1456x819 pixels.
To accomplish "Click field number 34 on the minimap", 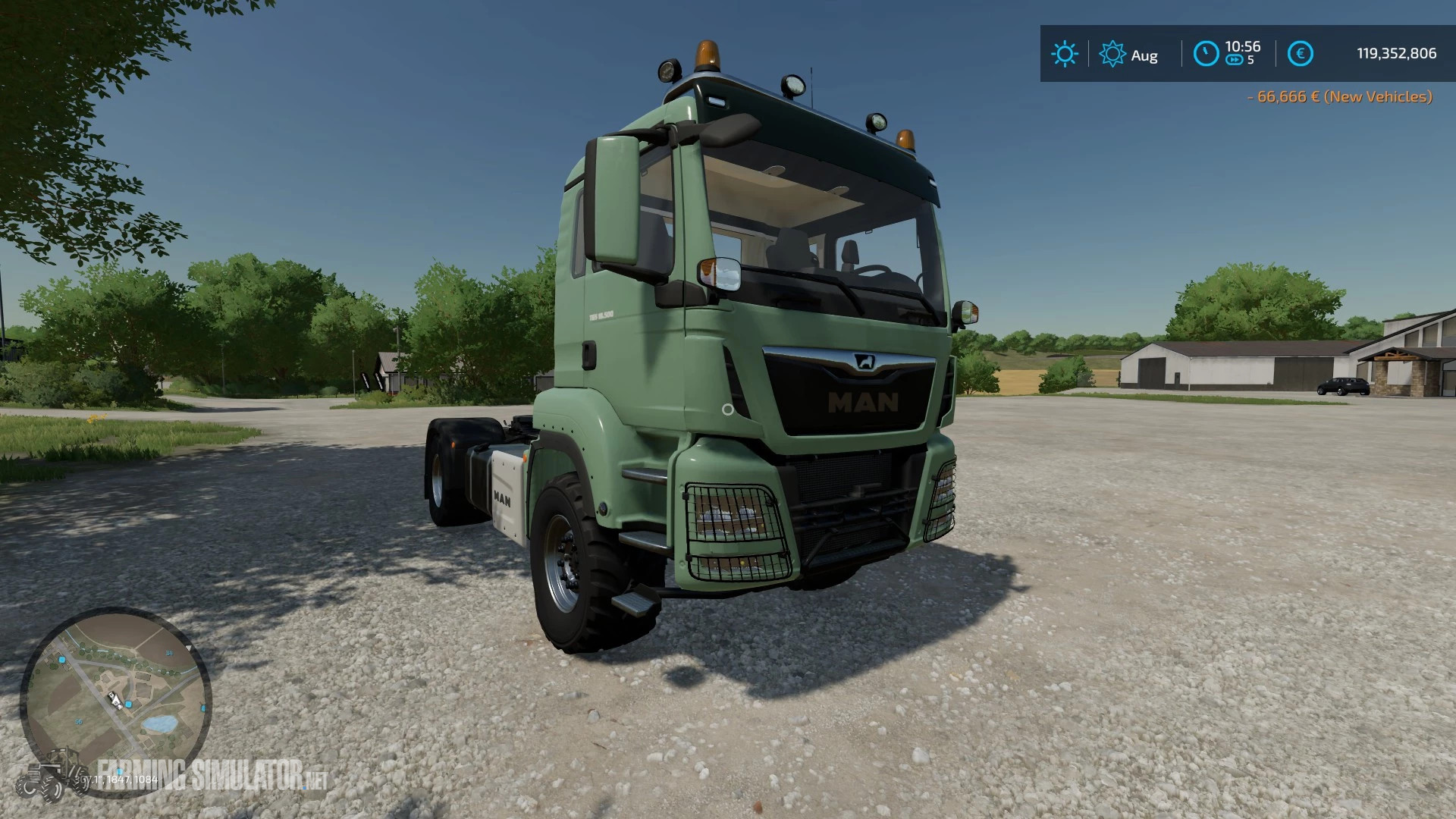I will pos(169,653).
